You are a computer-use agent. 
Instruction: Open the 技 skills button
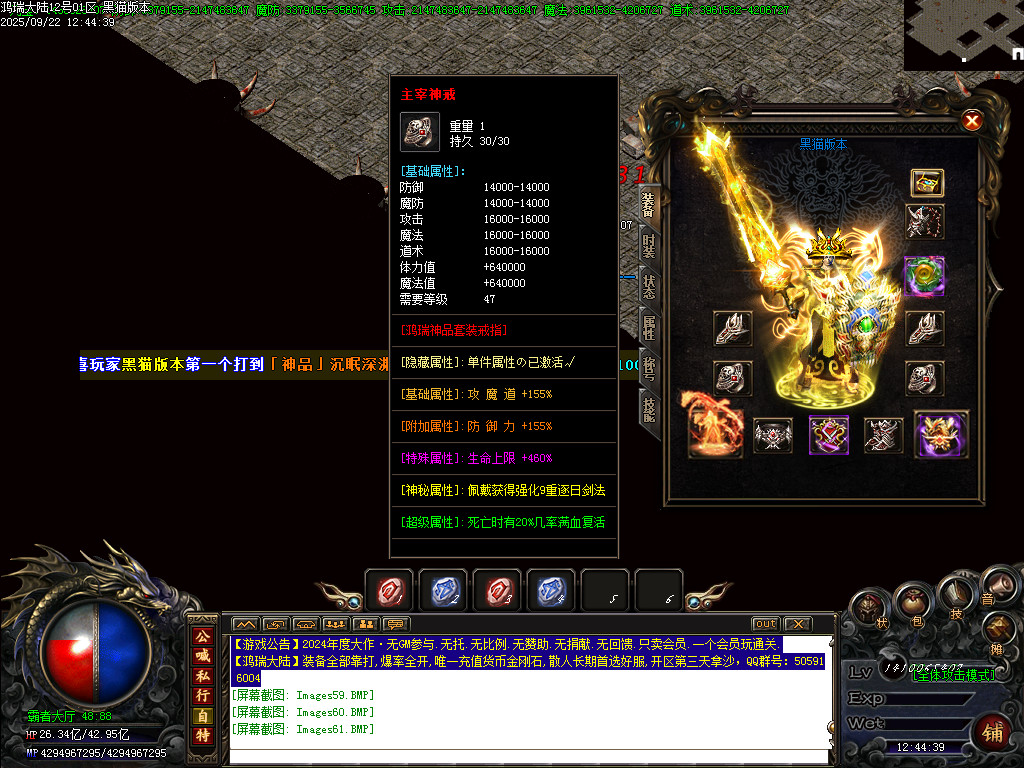click(957, 597)
